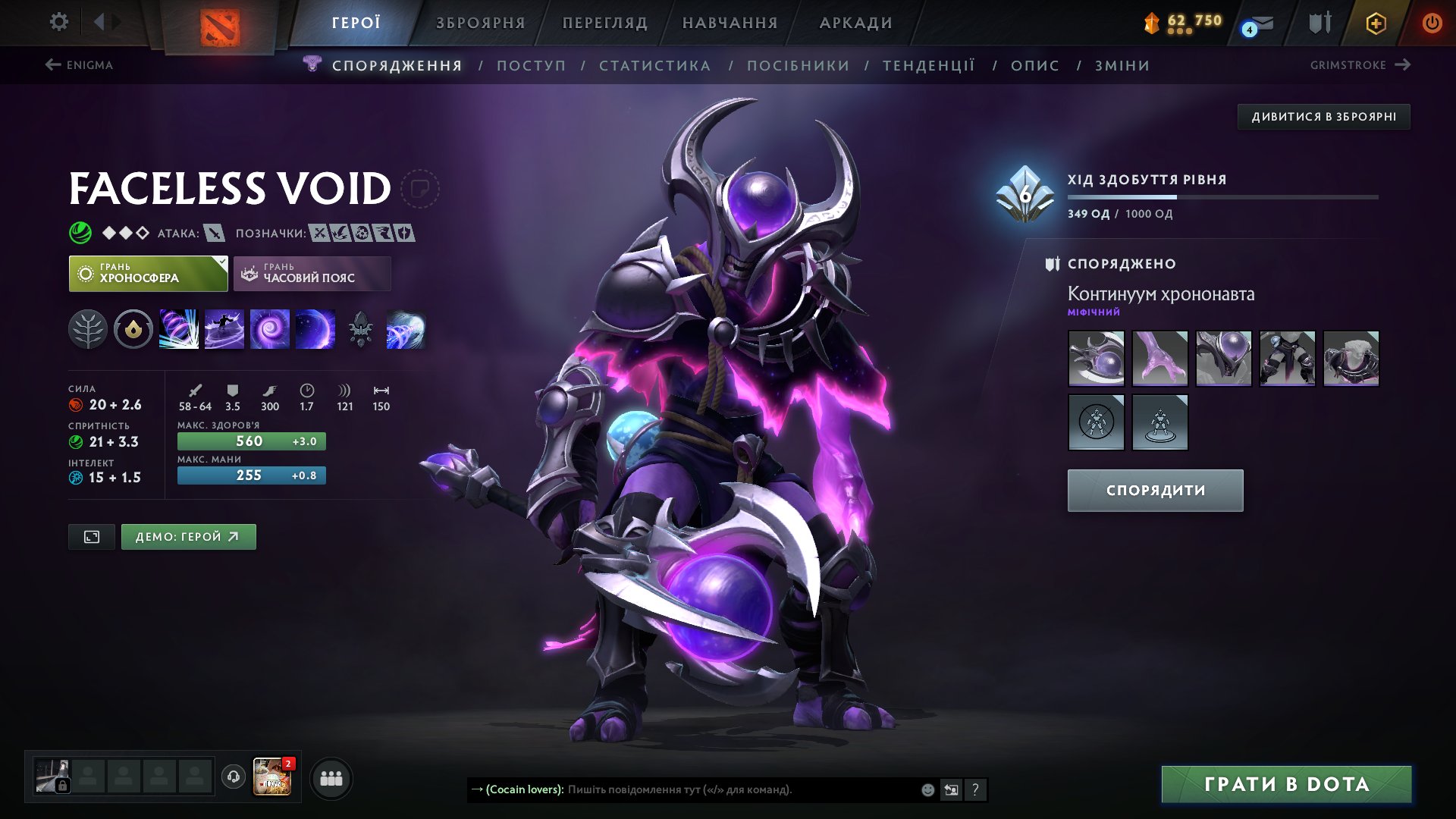Switch to the ЗБРОЯРНЯ tab
The height and width of the screenshot is (819, 1456).
tap(479, 23)
